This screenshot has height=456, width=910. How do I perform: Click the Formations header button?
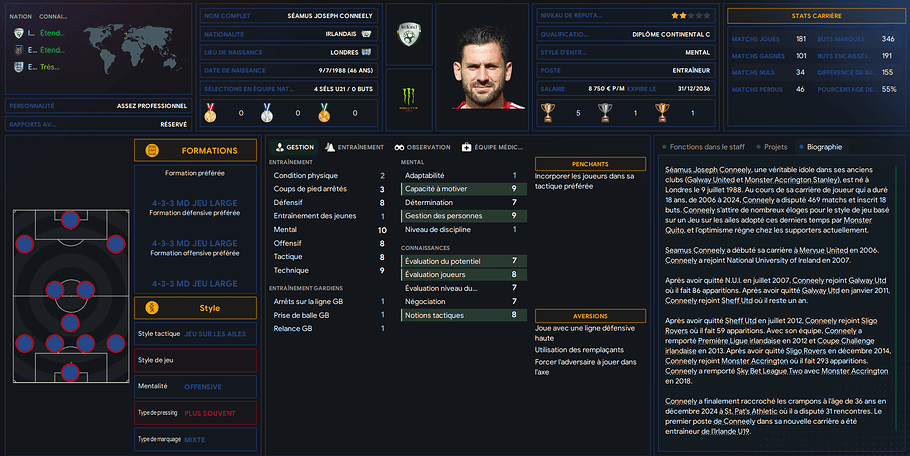(195, 150)
